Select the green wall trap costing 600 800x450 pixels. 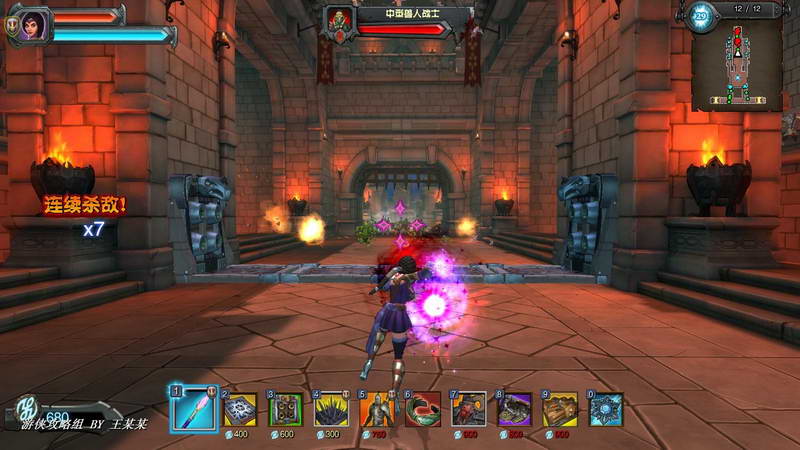click(x=286, y=410)
